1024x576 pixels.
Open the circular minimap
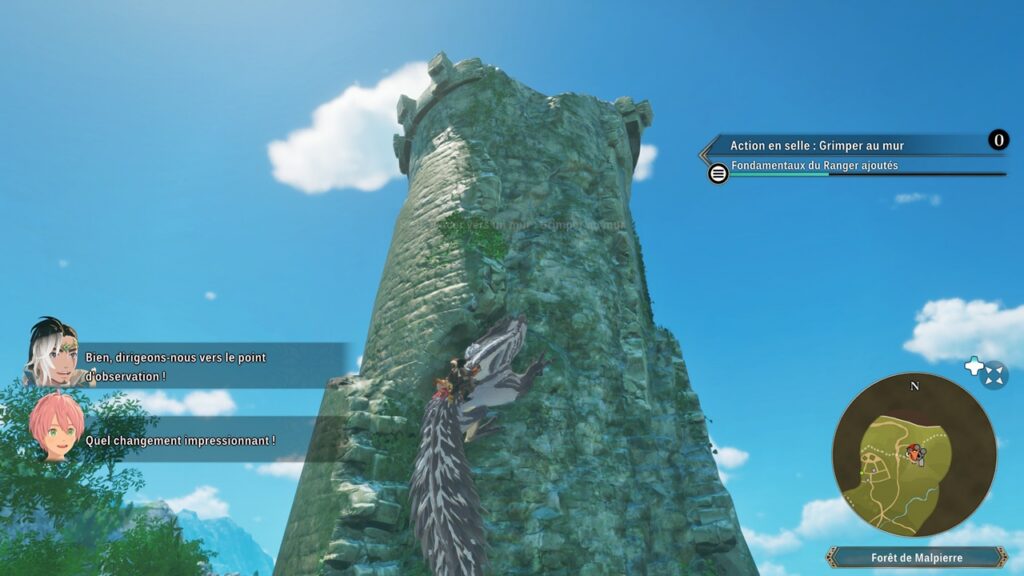(x=914, y=454)
